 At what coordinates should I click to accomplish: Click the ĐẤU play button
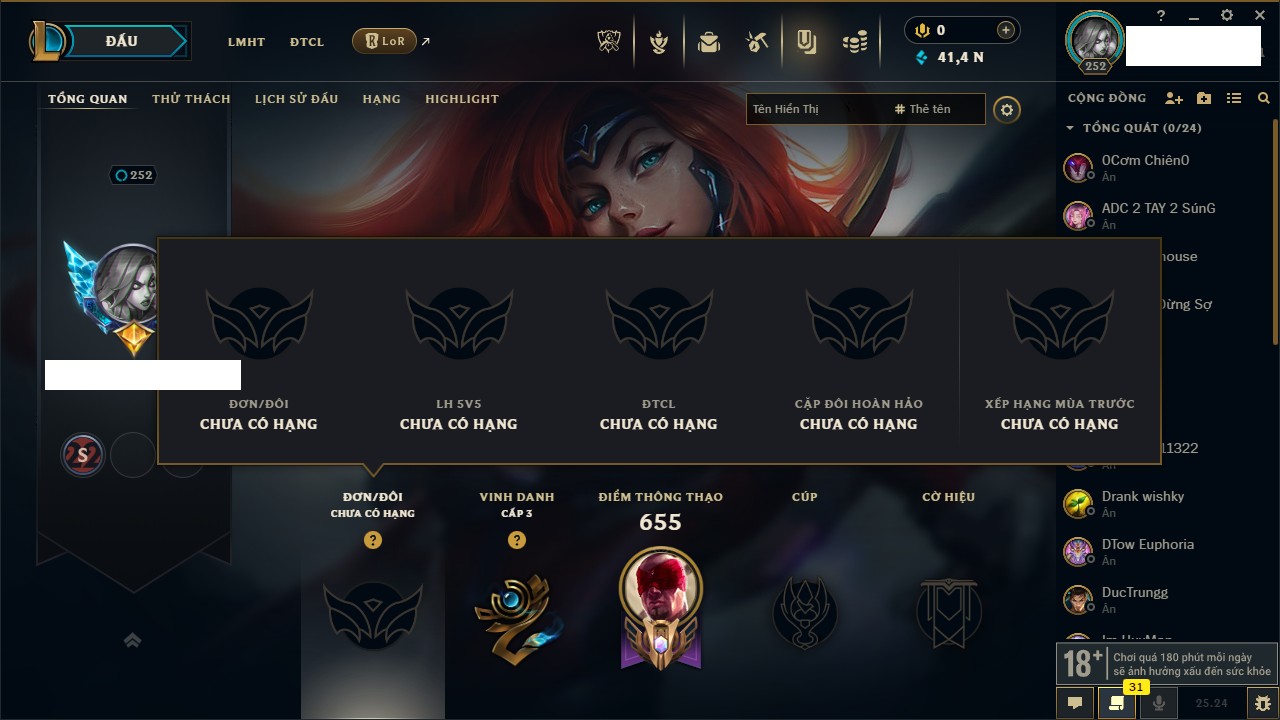tap(122, 41)
